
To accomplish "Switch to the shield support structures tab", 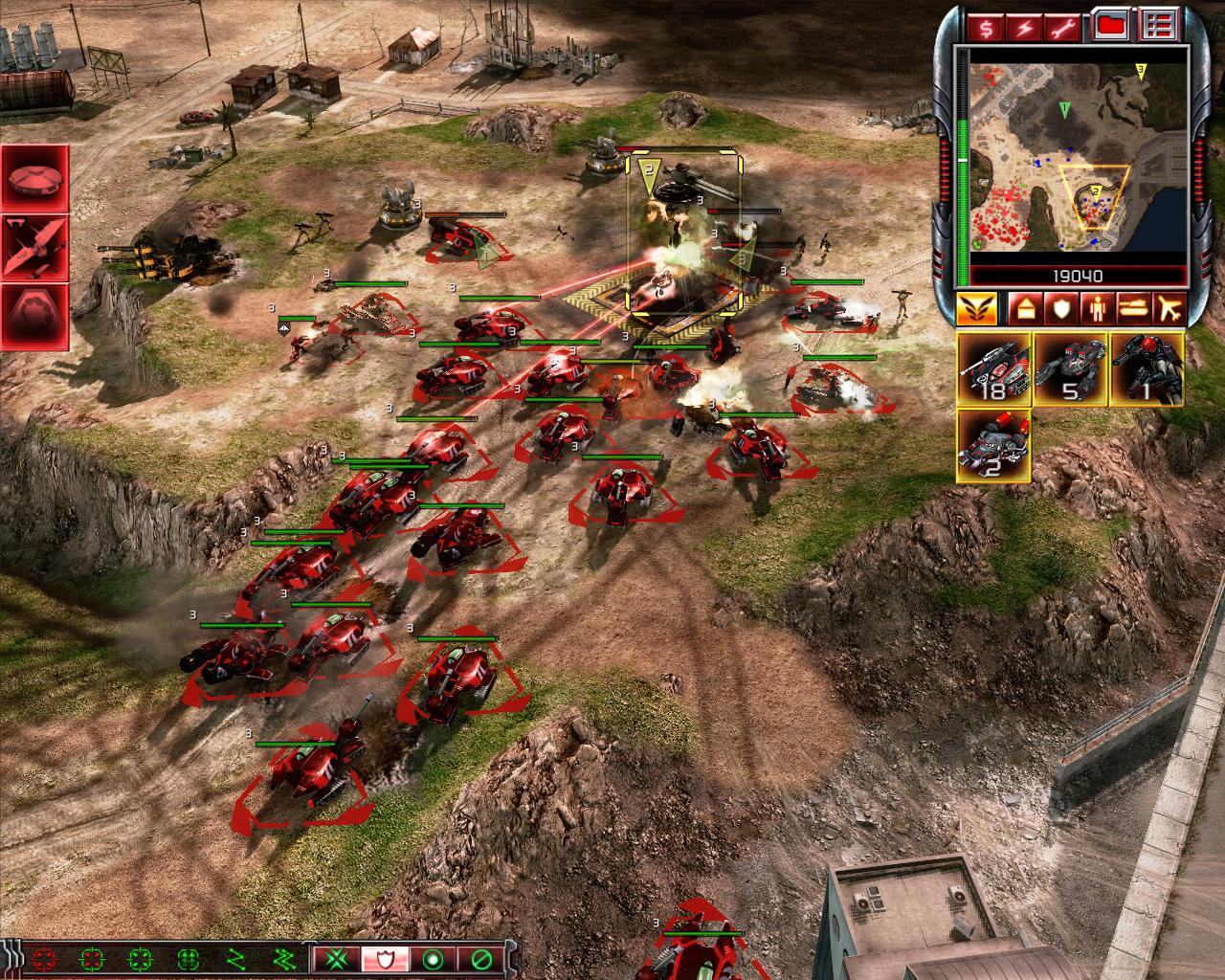I will [1058, 309].
